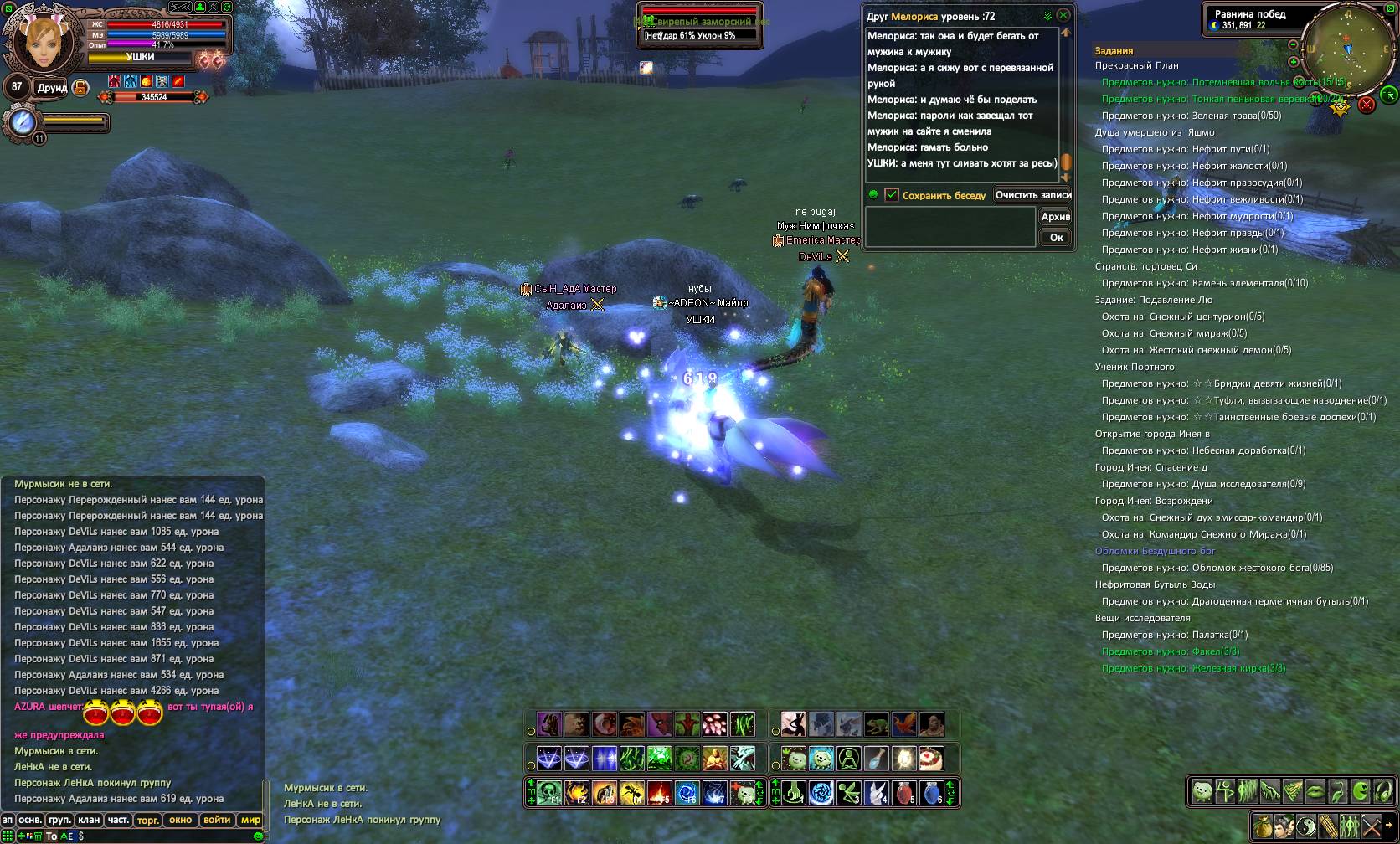Switch to the клан chat tab

point(89,820)
